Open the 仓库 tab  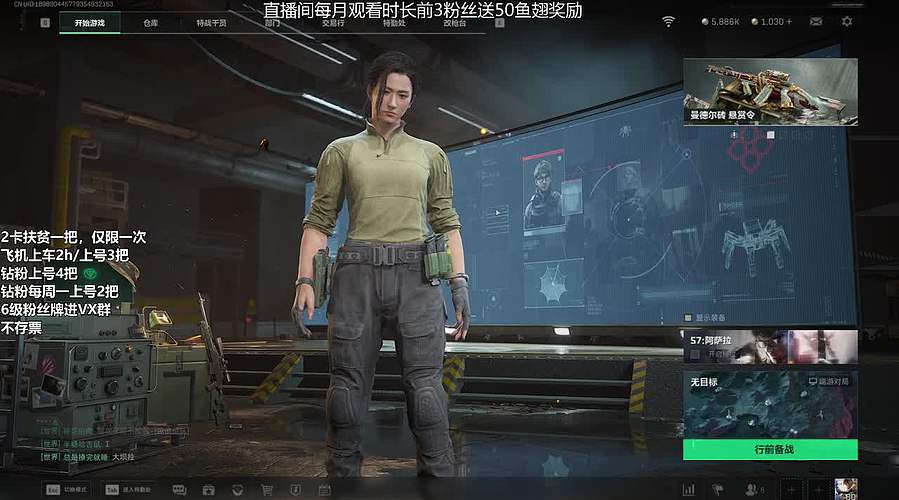[150, 22]
